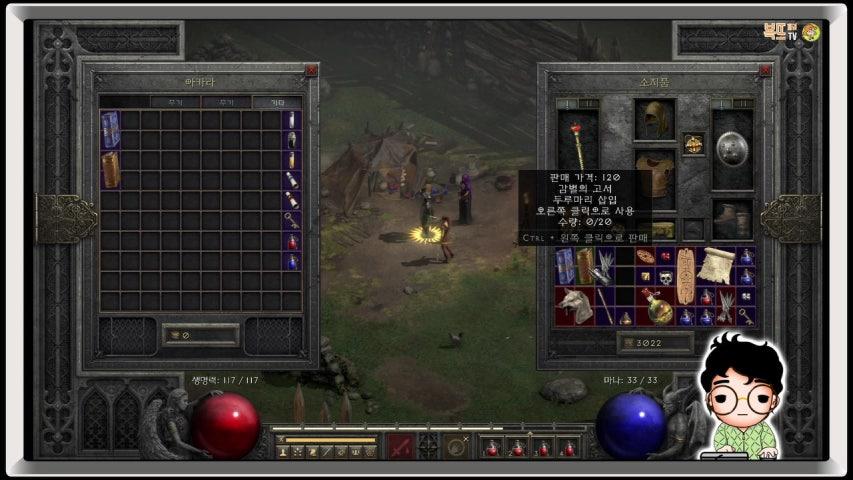Select the blue potion in vendor stock

[292, 262]
